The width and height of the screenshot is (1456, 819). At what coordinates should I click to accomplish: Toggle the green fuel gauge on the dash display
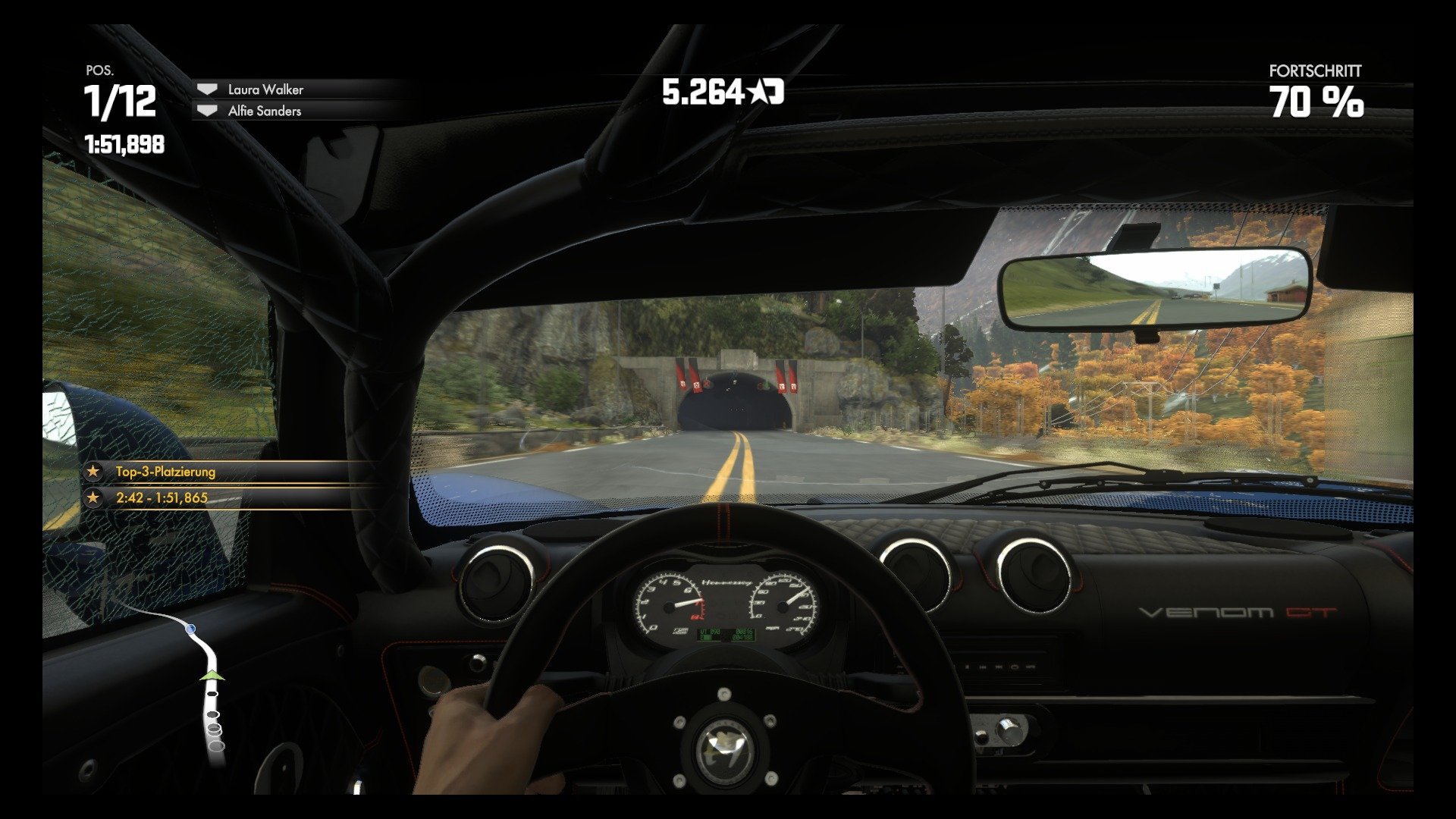(x=706, y=638)
